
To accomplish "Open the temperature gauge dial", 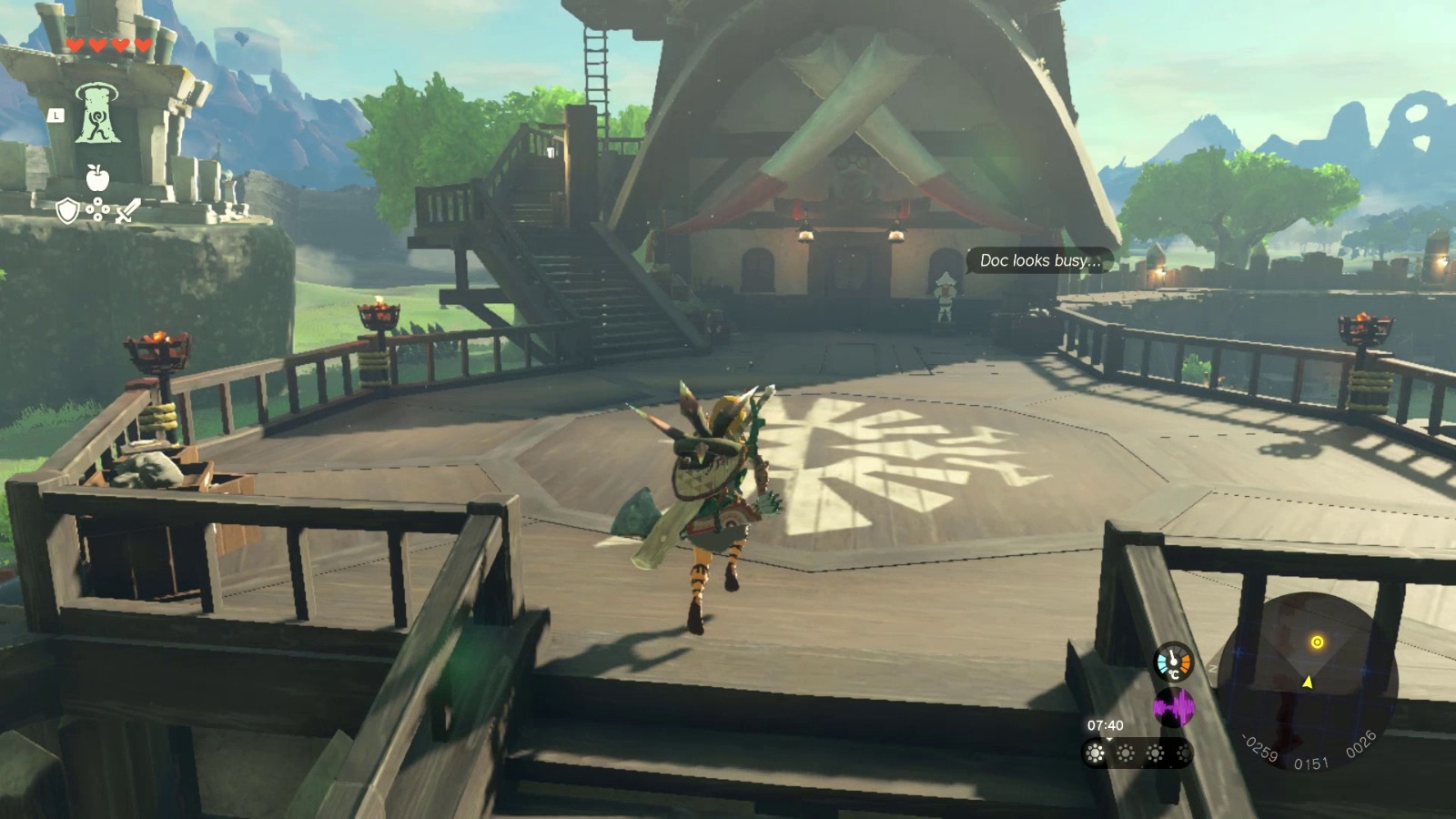I will point(1174,661).
